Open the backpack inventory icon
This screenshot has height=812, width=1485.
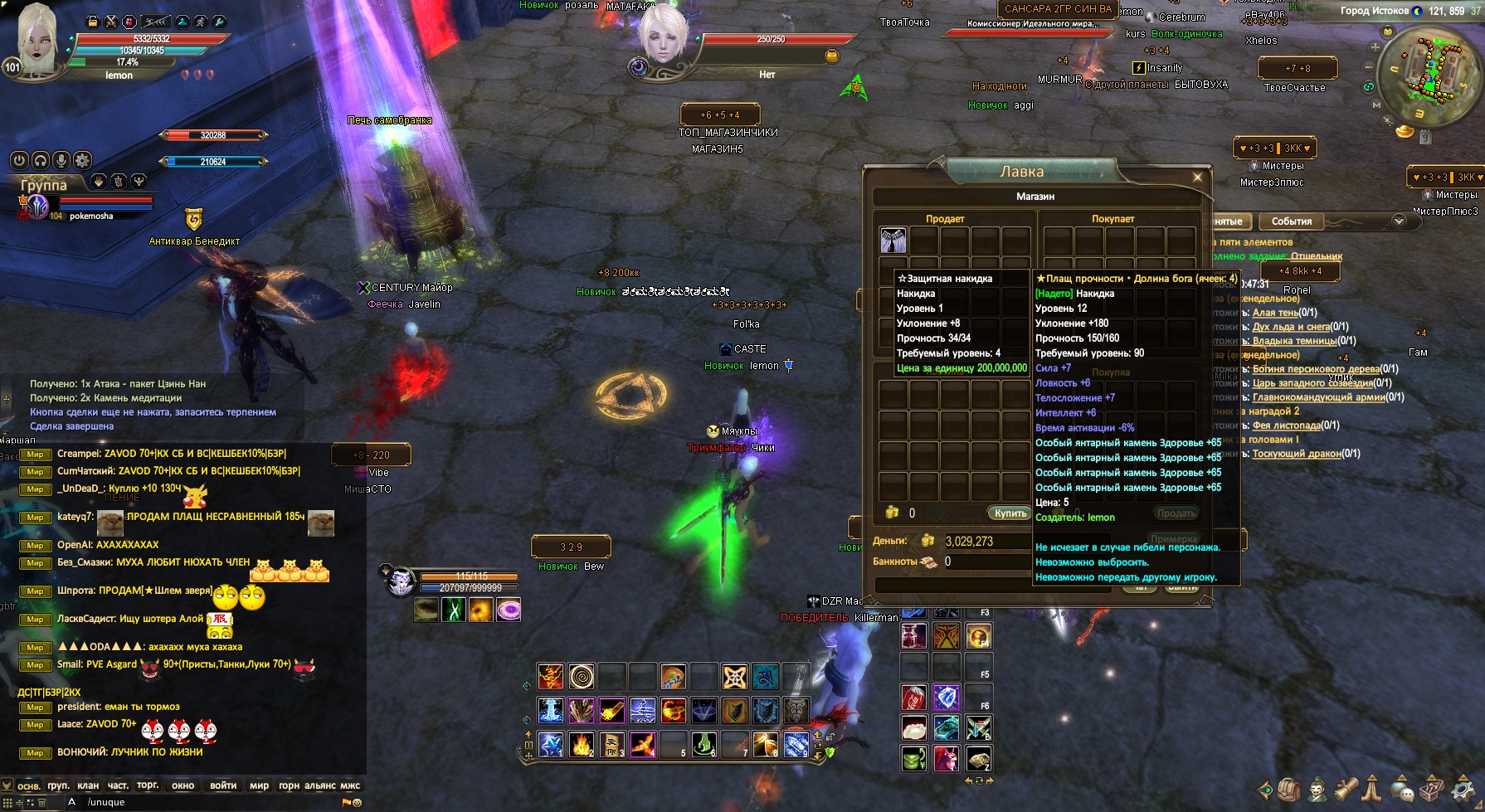point(1290,789)
